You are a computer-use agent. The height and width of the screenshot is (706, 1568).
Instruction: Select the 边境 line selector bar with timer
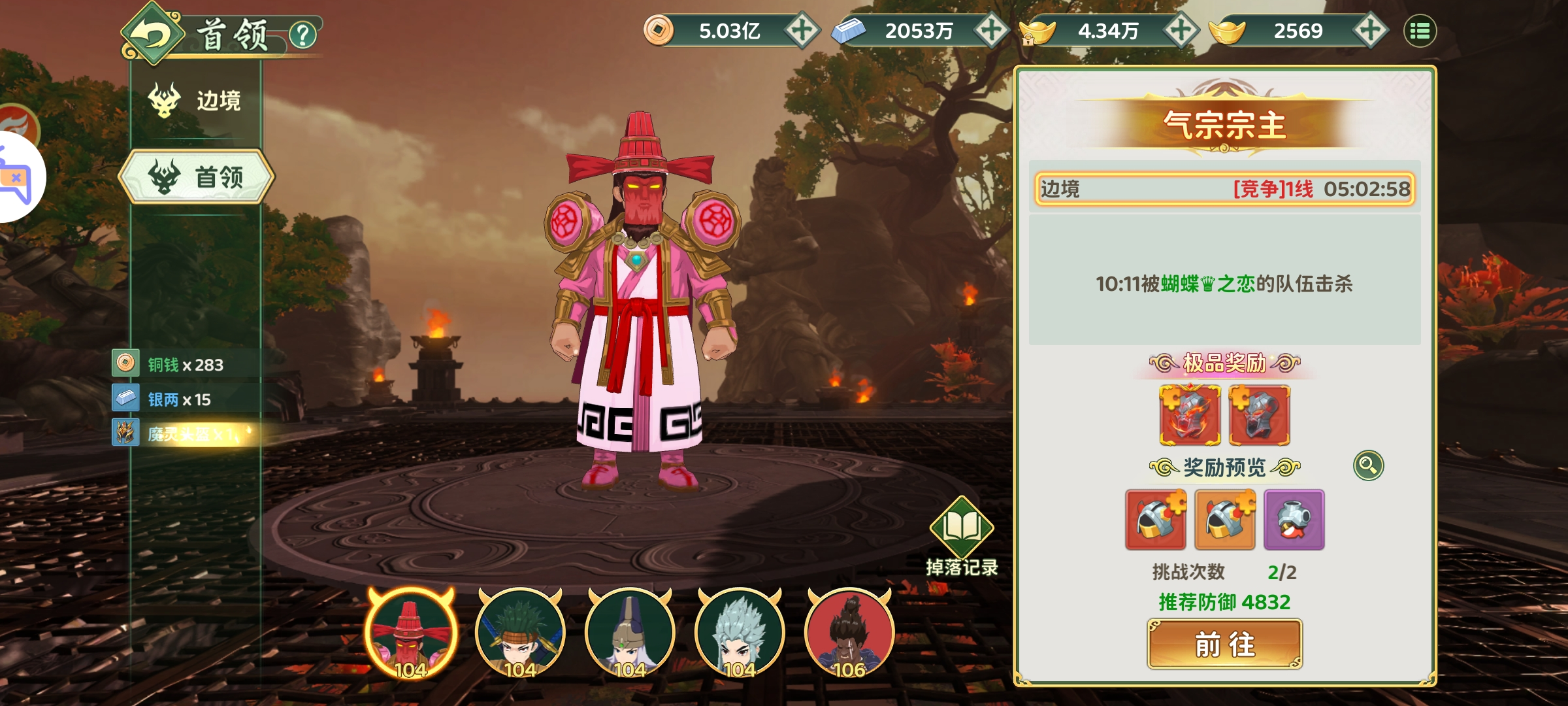[x=1224, y=189]
